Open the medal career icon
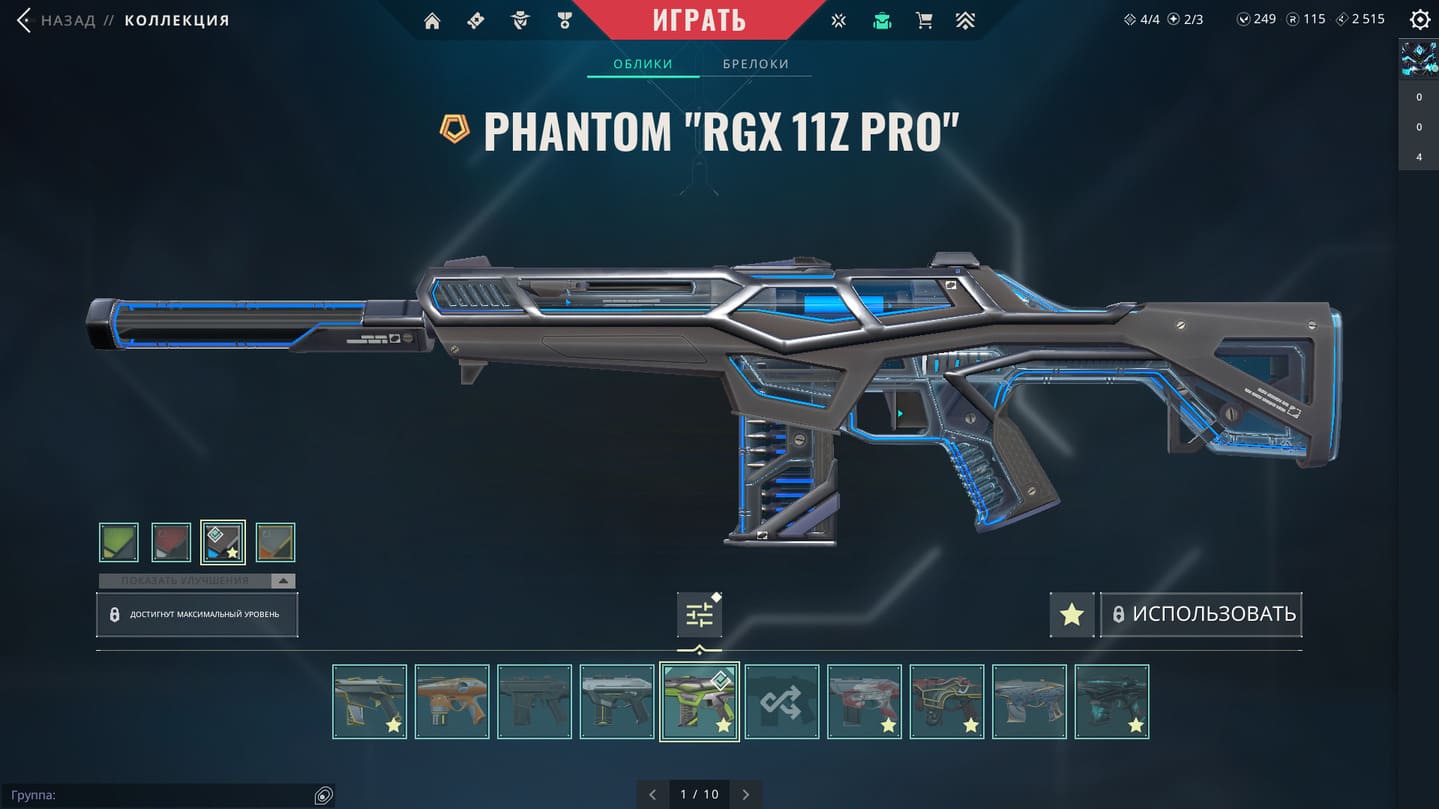The height and width of the screenshot is (809, 1439). [565, 21]
